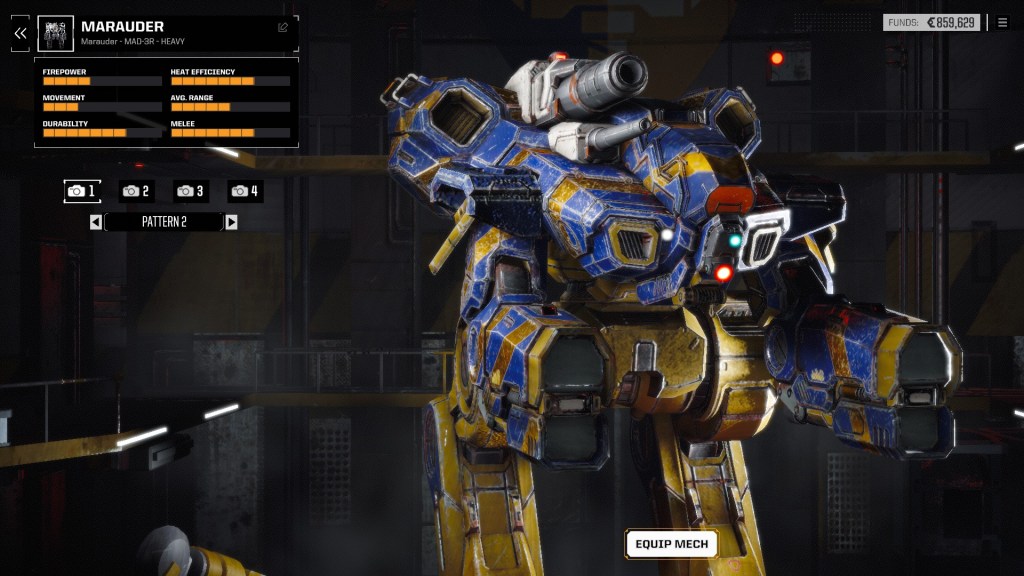Cycle to the next paint pattern
1024x576 pixels.
(x=231, y=222)
